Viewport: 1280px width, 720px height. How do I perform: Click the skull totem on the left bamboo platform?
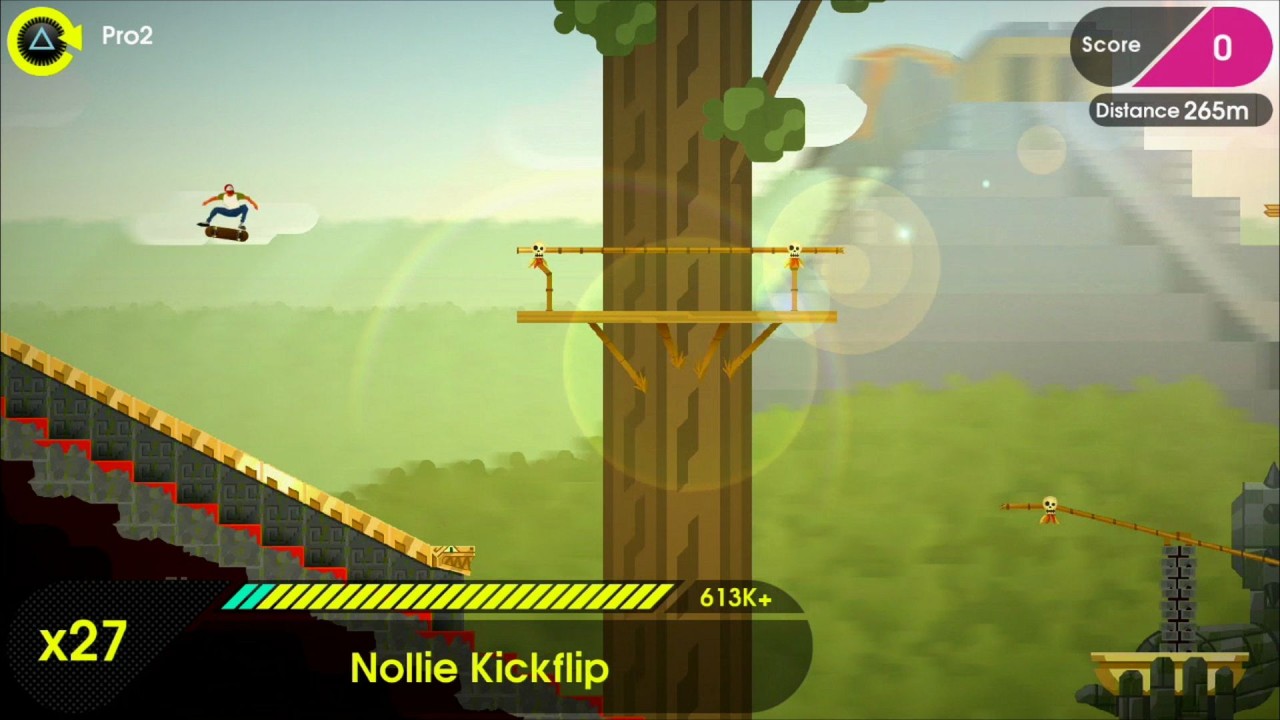pos(540,250)
